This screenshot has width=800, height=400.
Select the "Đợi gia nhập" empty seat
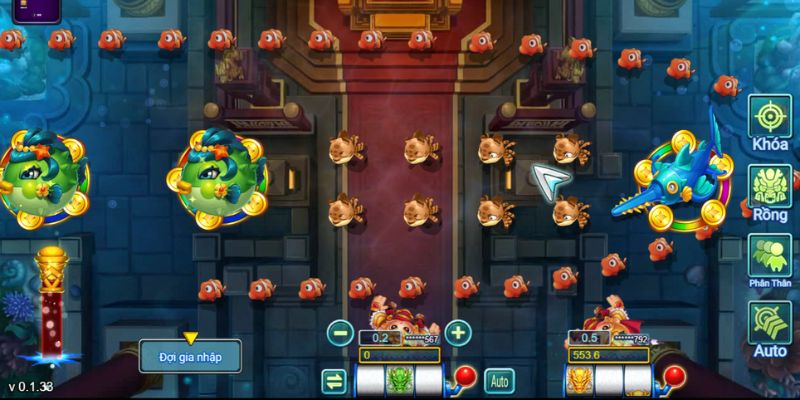tap(189, 355)
